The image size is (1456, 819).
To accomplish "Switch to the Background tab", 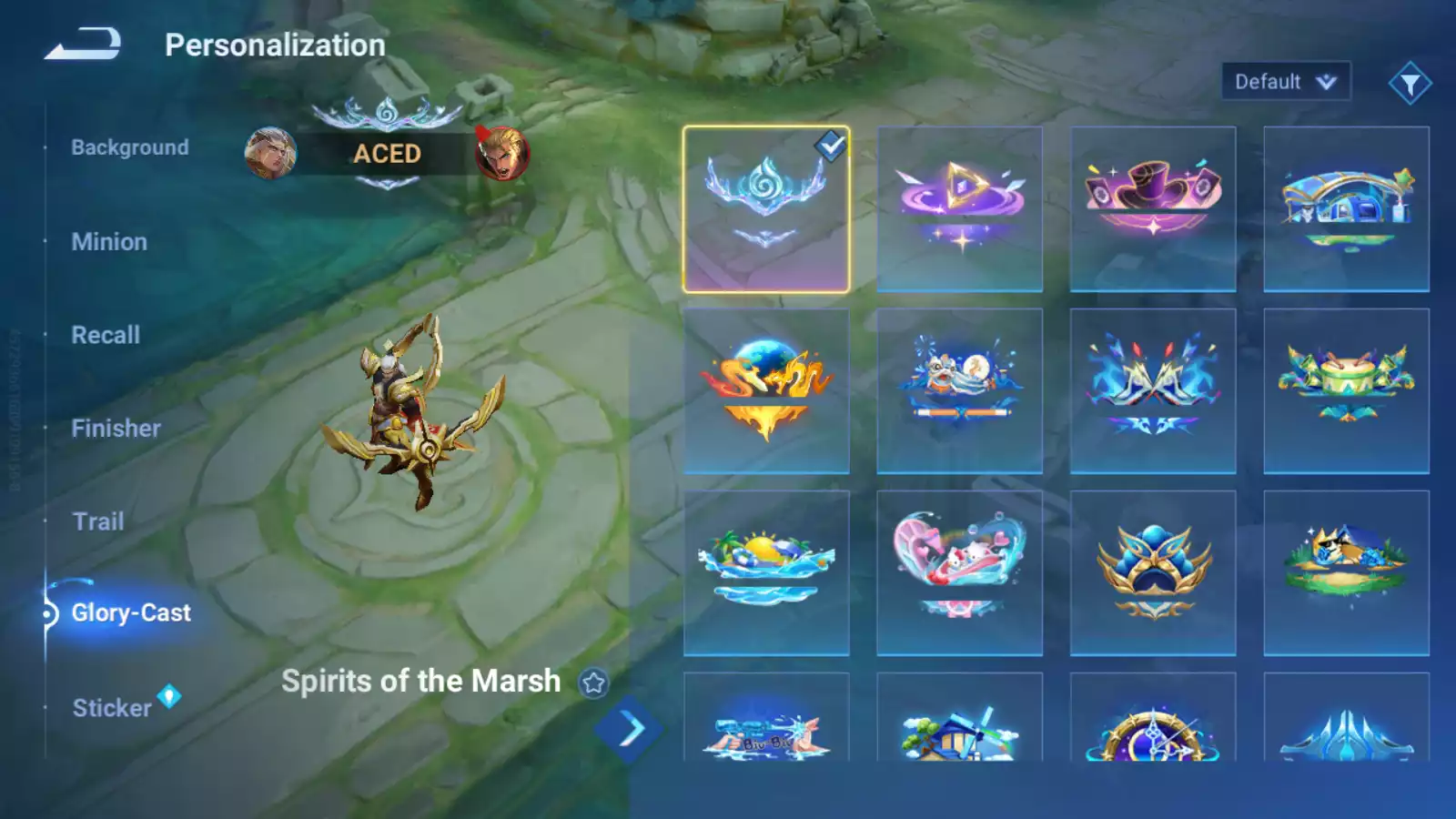I will click(130, 147).
